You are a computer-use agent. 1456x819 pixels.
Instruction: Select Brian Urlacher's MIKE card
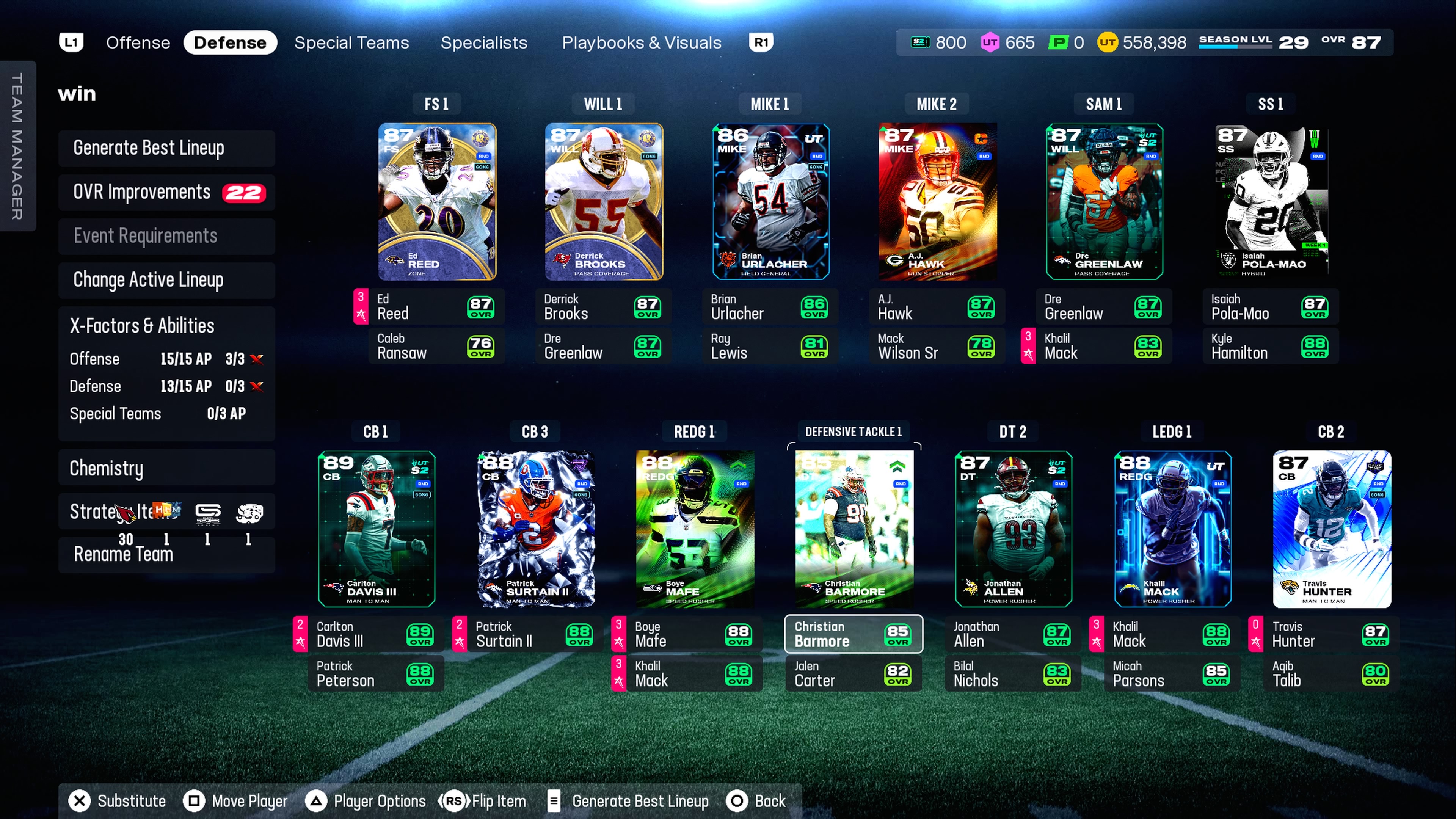[x=770, y=202]
